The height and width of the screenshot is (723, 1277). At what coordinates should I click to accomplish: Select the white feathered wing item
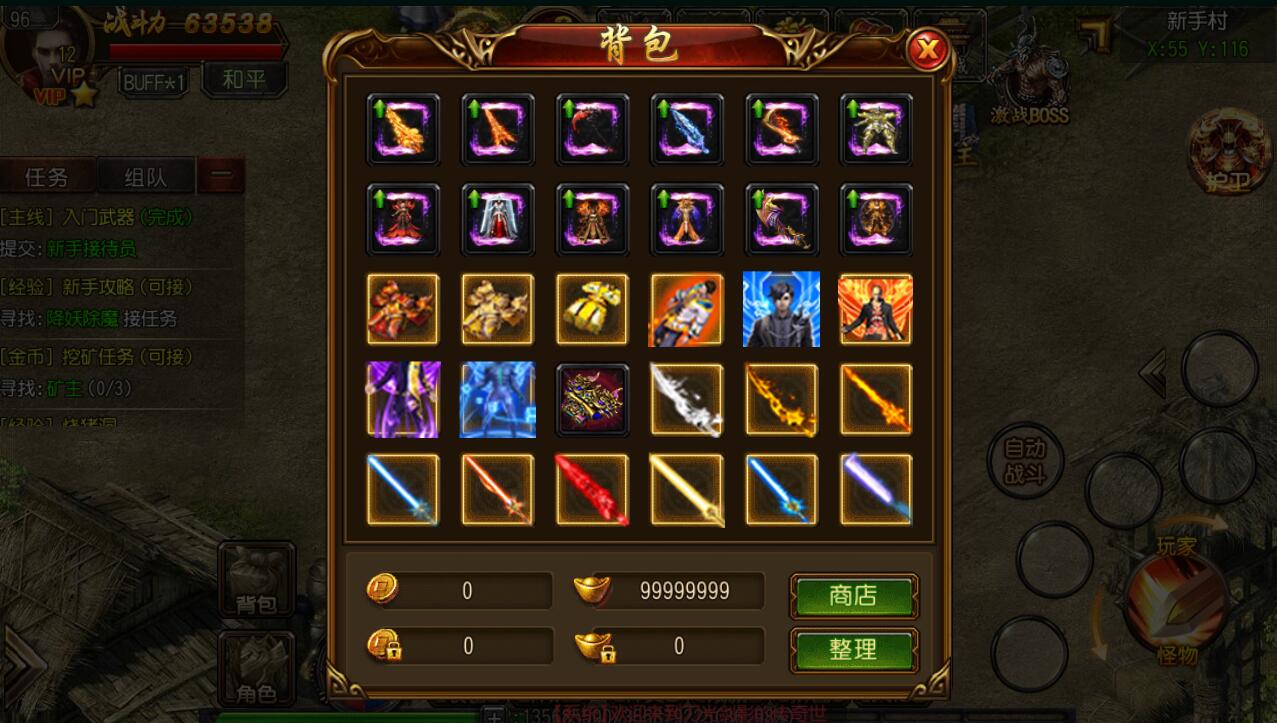tap(687, 400)
